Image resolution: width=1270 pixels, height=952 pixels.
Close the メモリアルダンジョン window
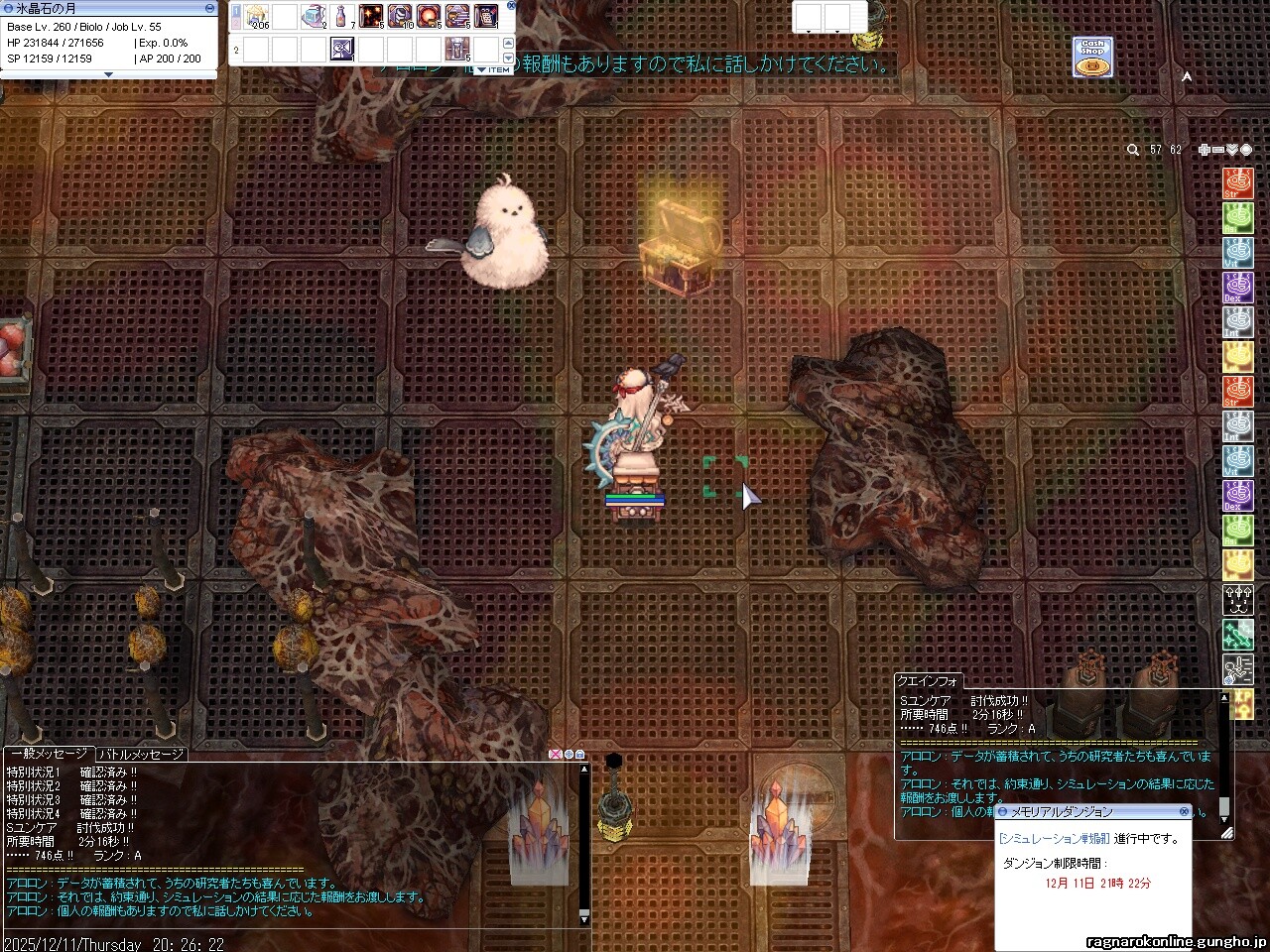1184,811
